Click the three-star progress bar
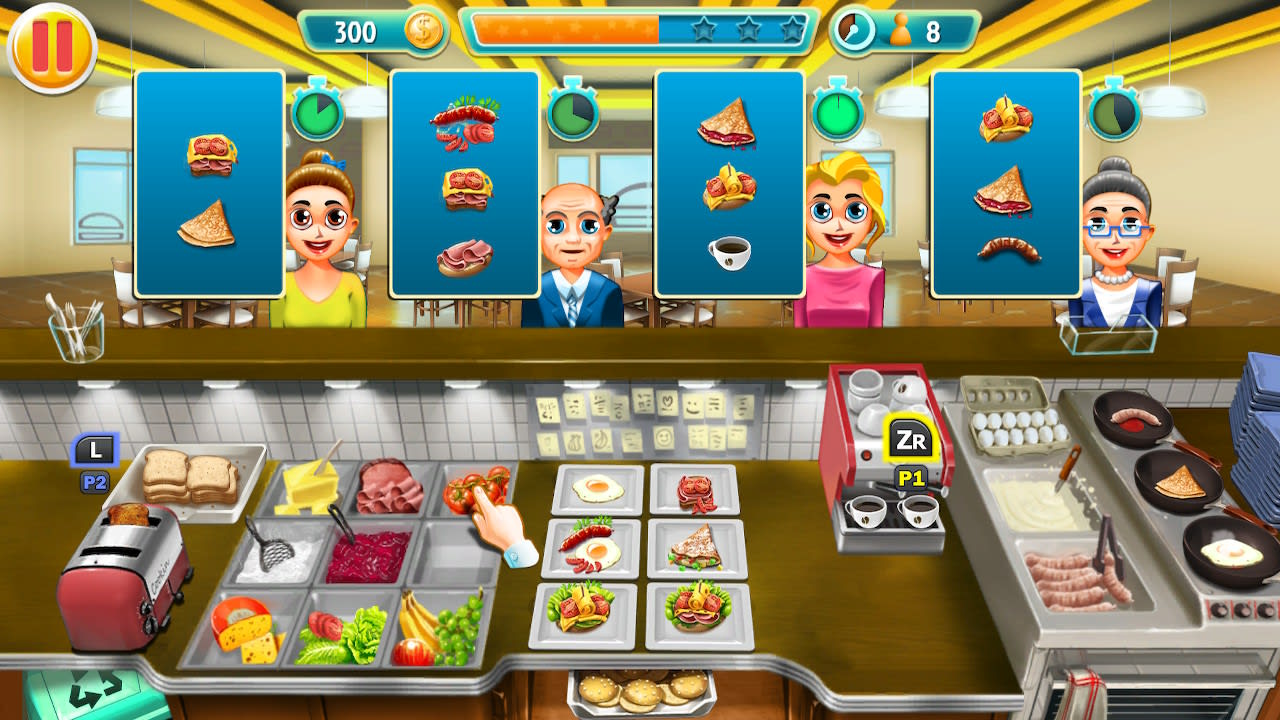Screen dimensions: 1280x720 (x=637, y=30)
